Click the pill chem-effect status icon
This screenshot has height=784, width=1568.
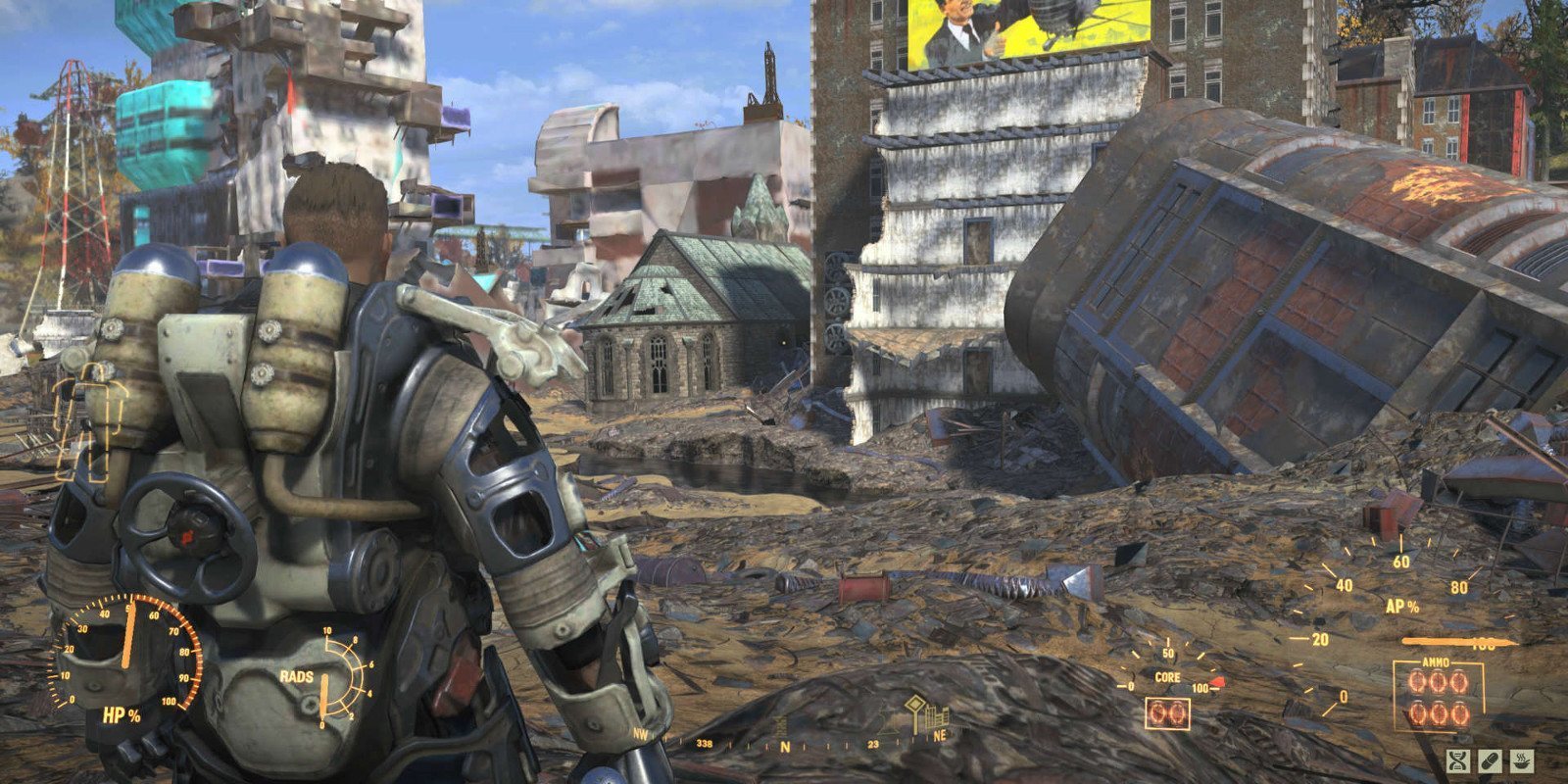pyautogui.click(x=1490, y=760)
